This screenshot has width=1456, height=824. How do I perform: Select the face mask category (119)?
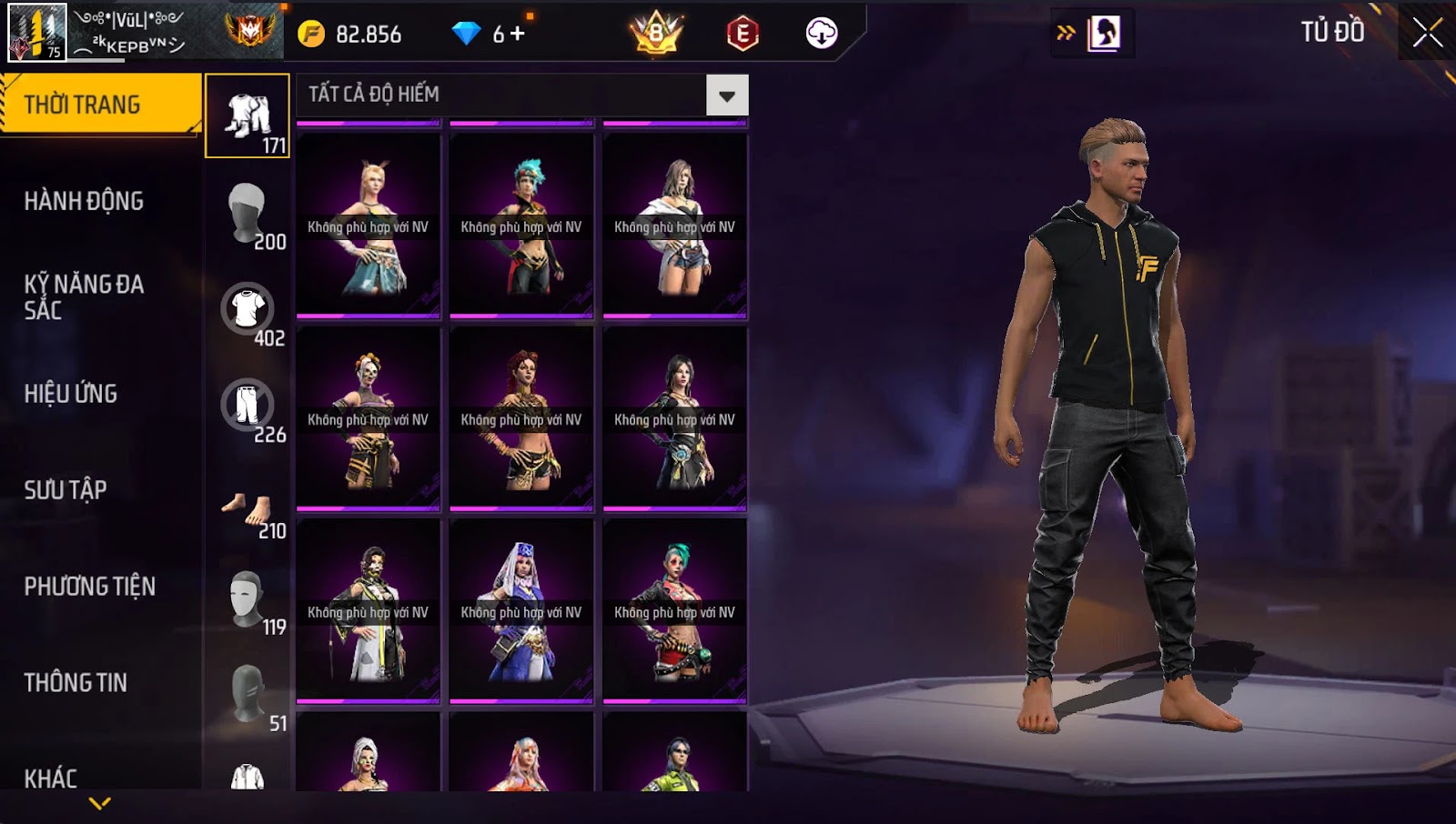pyautogui.click(x=248, y=598)
